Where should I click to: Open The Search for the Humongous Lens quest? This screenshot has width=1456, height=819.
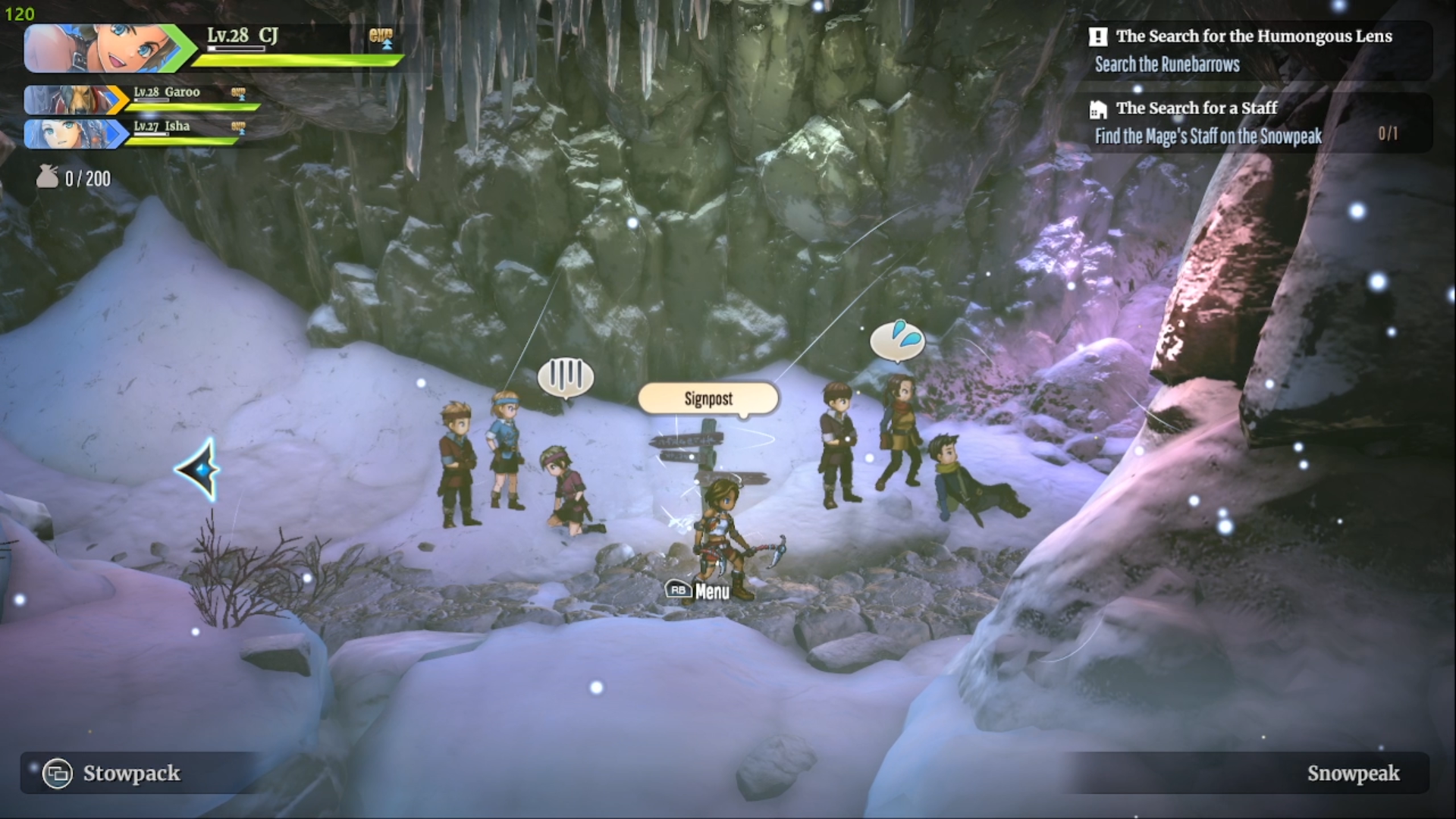pos(1253,36)
